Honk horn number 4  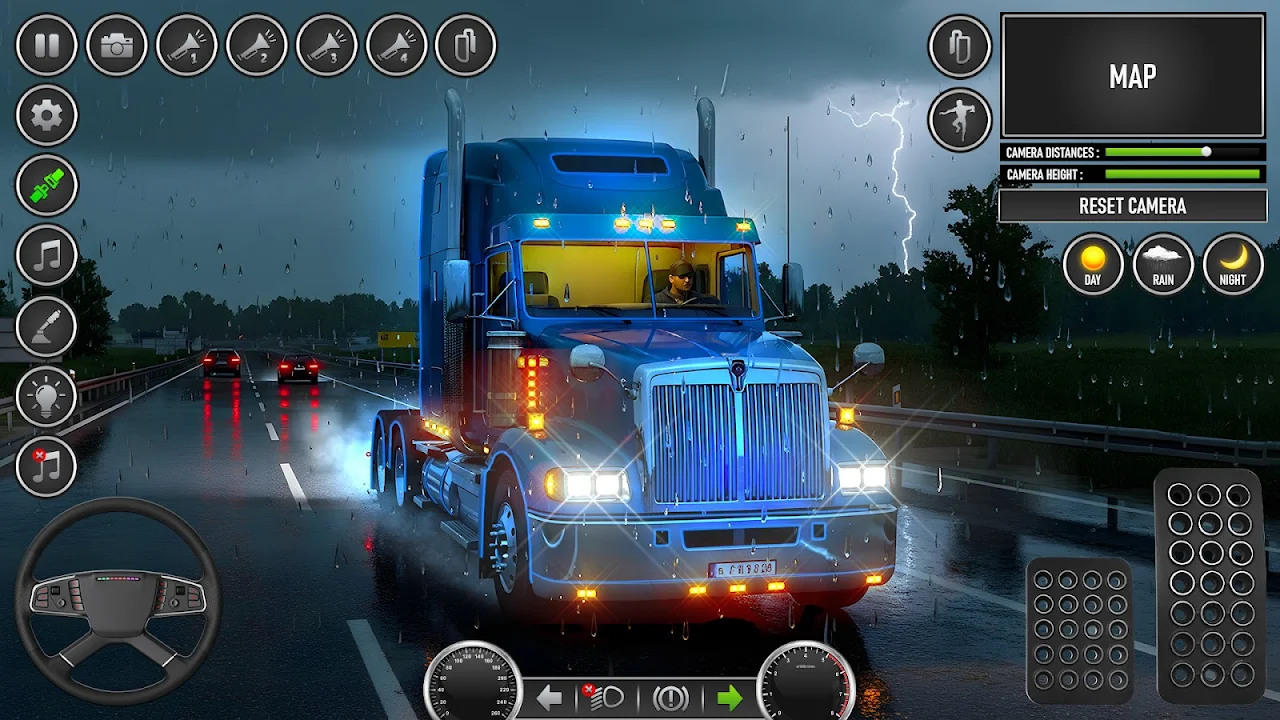point(396,45)
